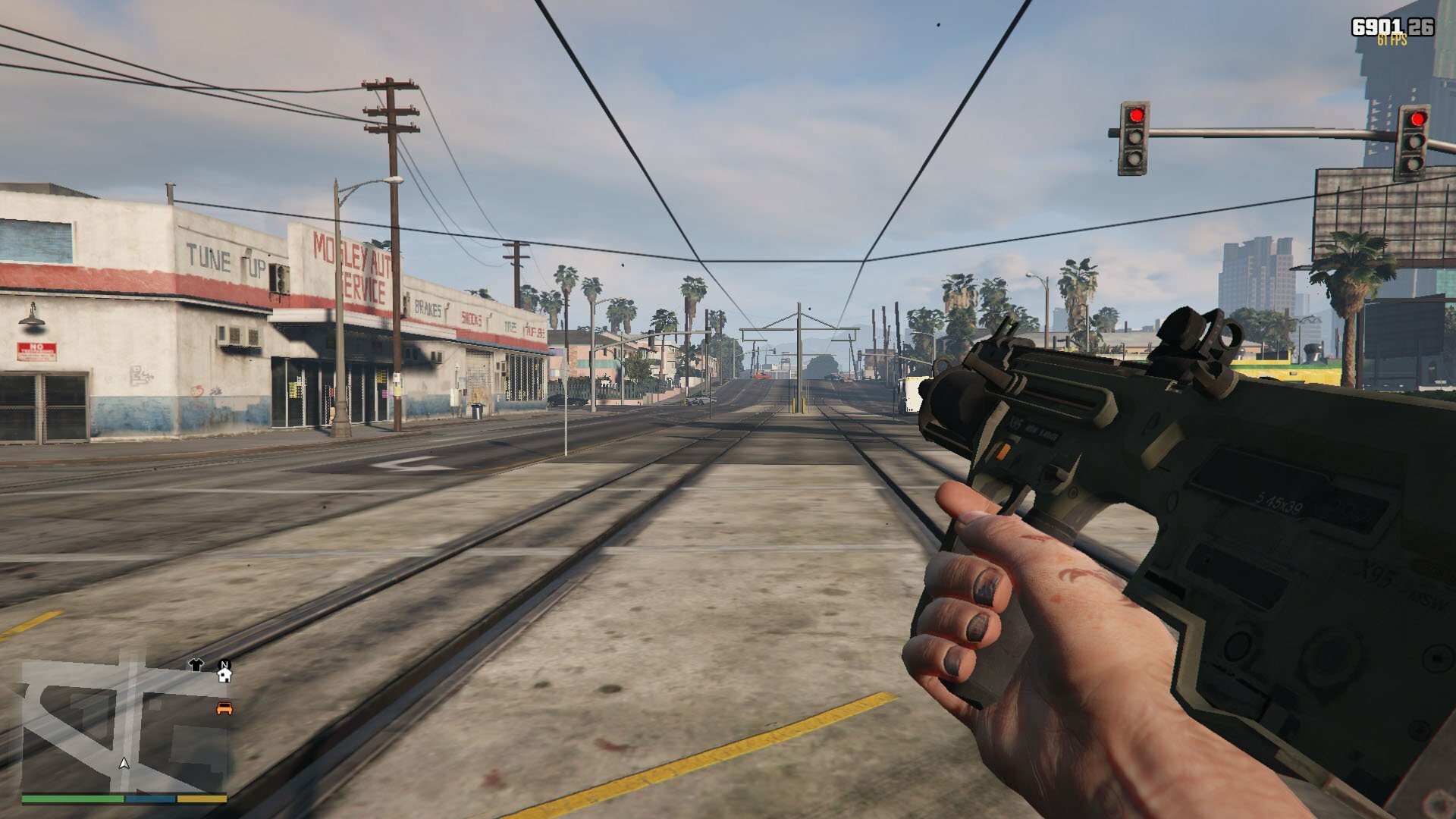The width and height of the screenshot is (1456, 819).
Task: Click the minimap in the corner
Action: pos(124,726)
